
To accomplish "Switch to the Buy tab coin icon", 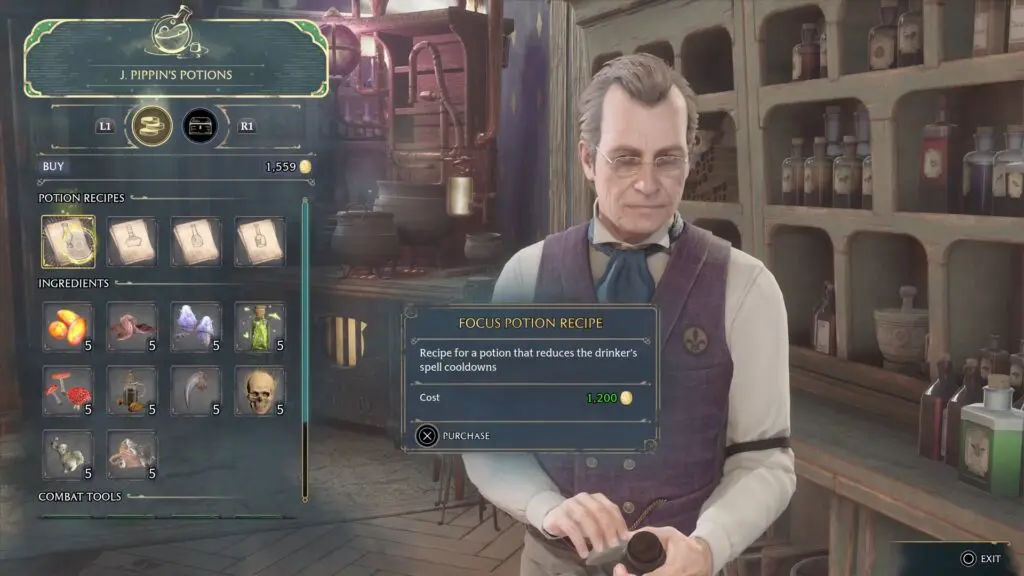I will tap(152, 126).
